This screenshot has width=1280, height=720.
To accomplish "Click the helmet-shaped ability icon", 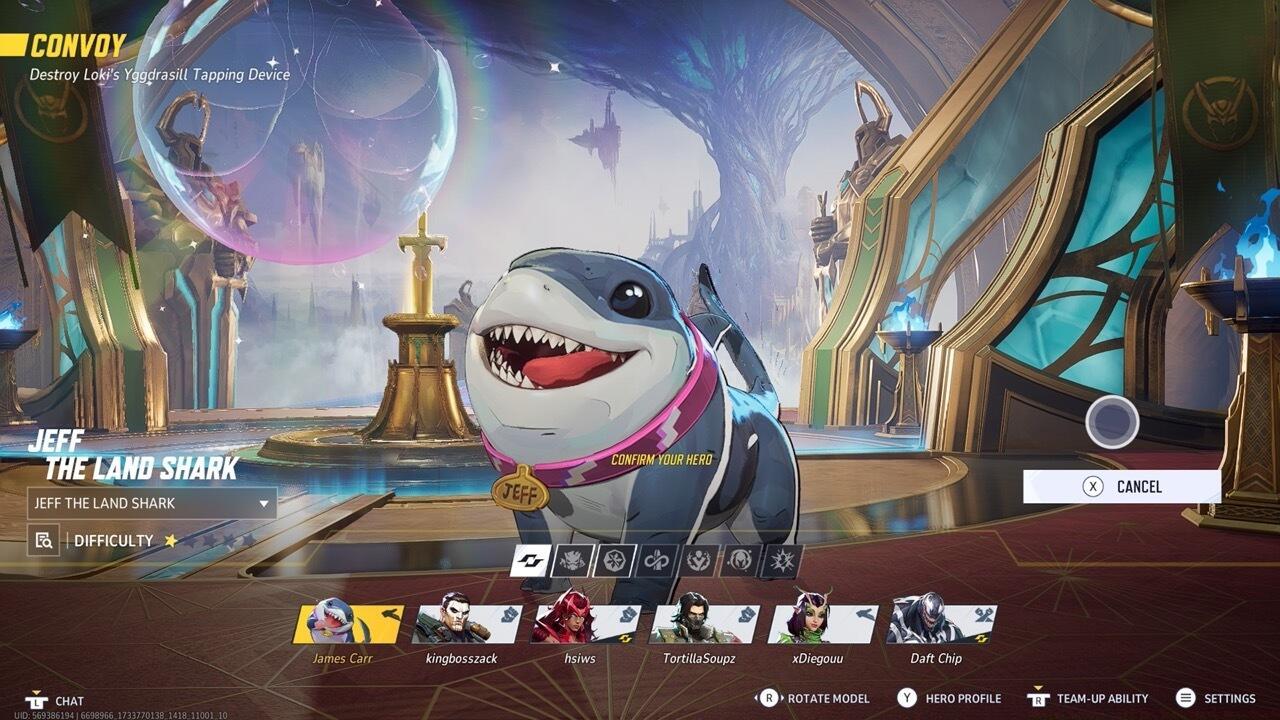I will [x=741, y=560].
